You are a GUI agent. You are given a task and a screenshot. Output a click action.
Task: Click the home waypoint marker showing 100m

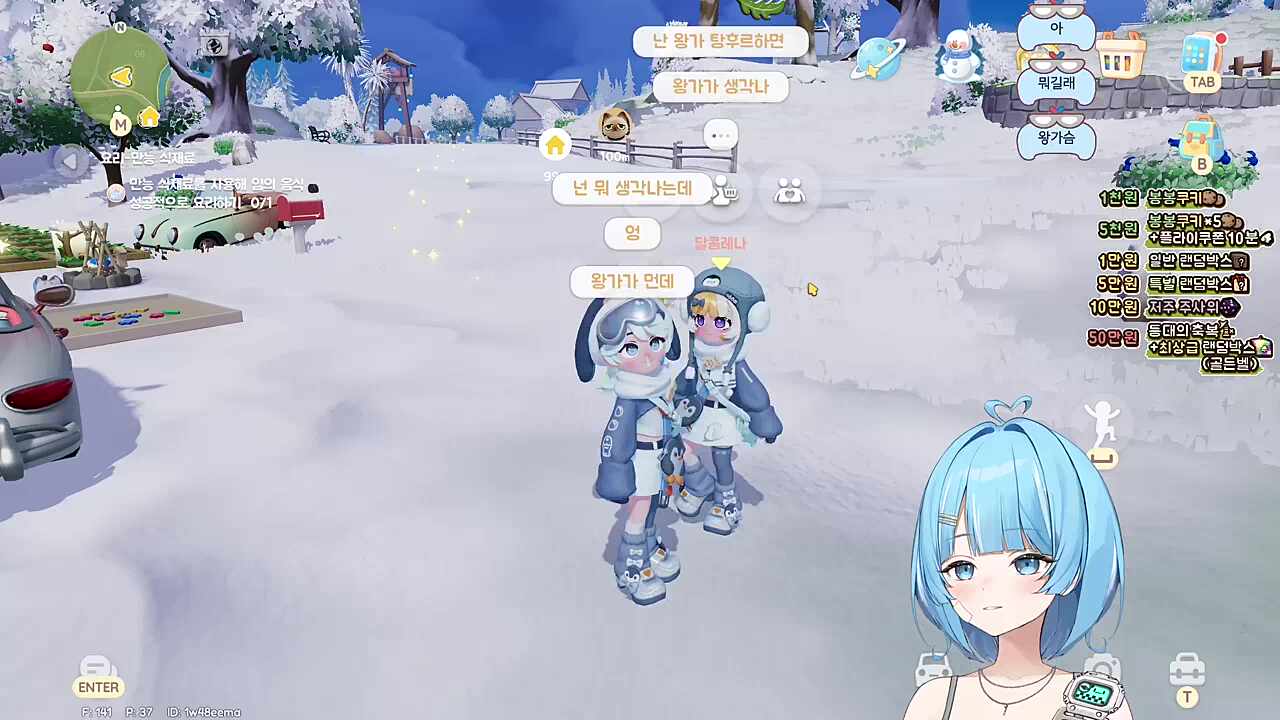click(556, 145)
